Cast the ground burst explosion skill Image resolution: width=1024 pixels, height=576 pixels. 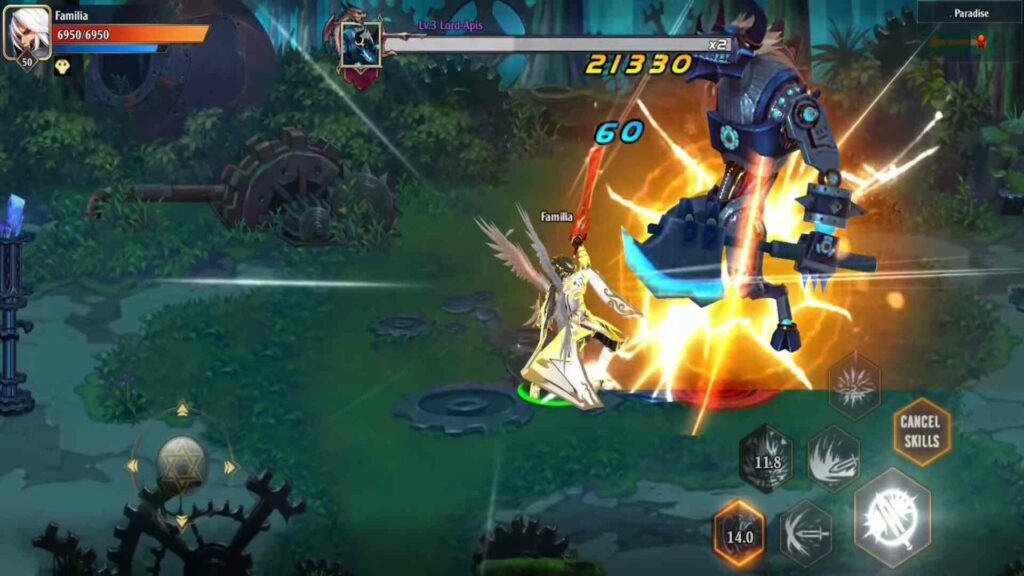pyautogui.click(x=855, y=385)
